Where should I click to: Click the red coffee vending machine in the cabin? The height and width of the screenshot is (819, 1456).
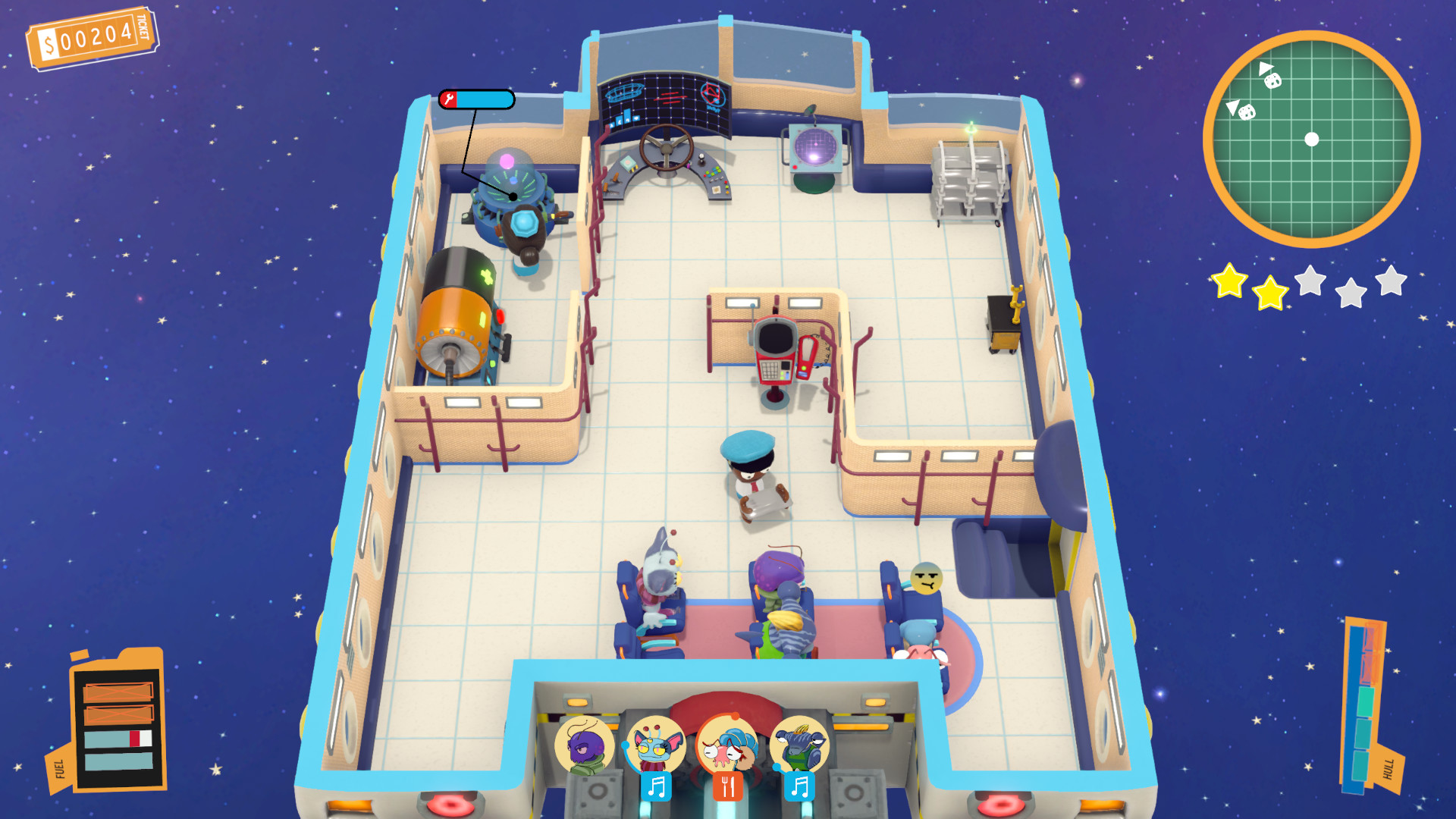777,349
